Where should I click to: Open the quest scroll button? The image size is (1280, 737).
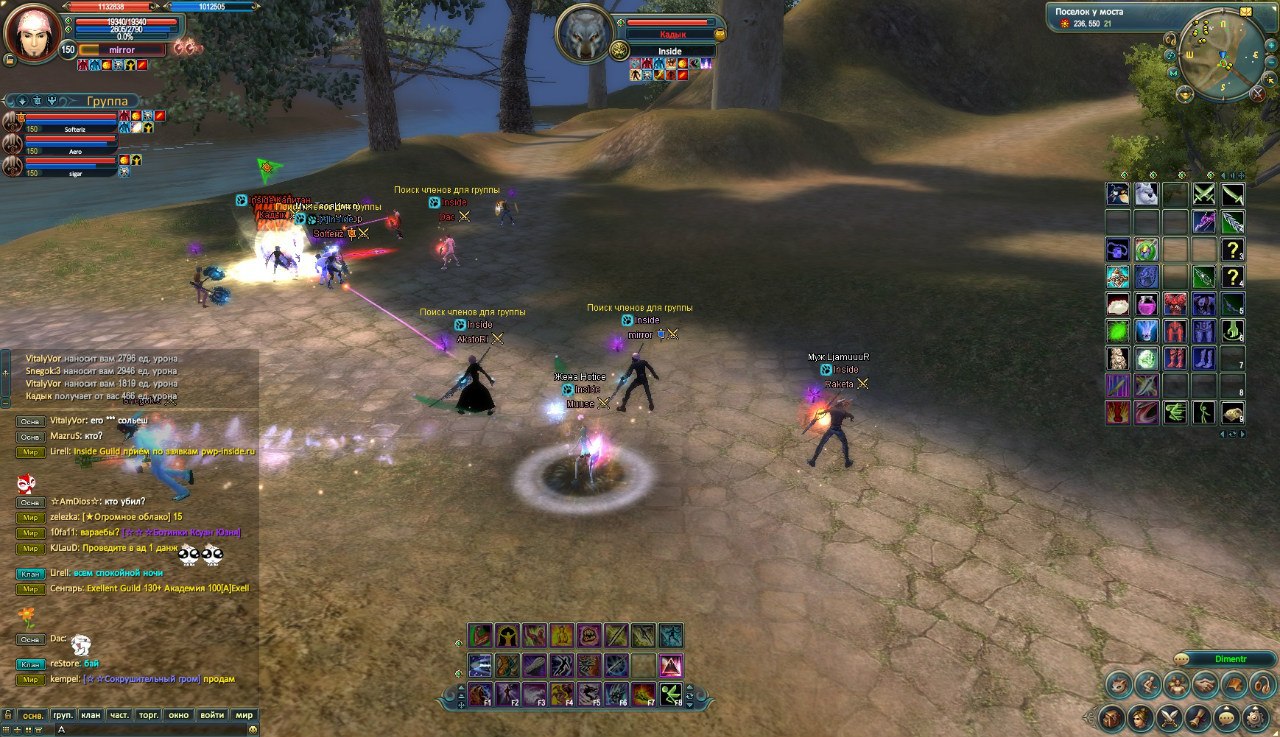point(1197,718)
